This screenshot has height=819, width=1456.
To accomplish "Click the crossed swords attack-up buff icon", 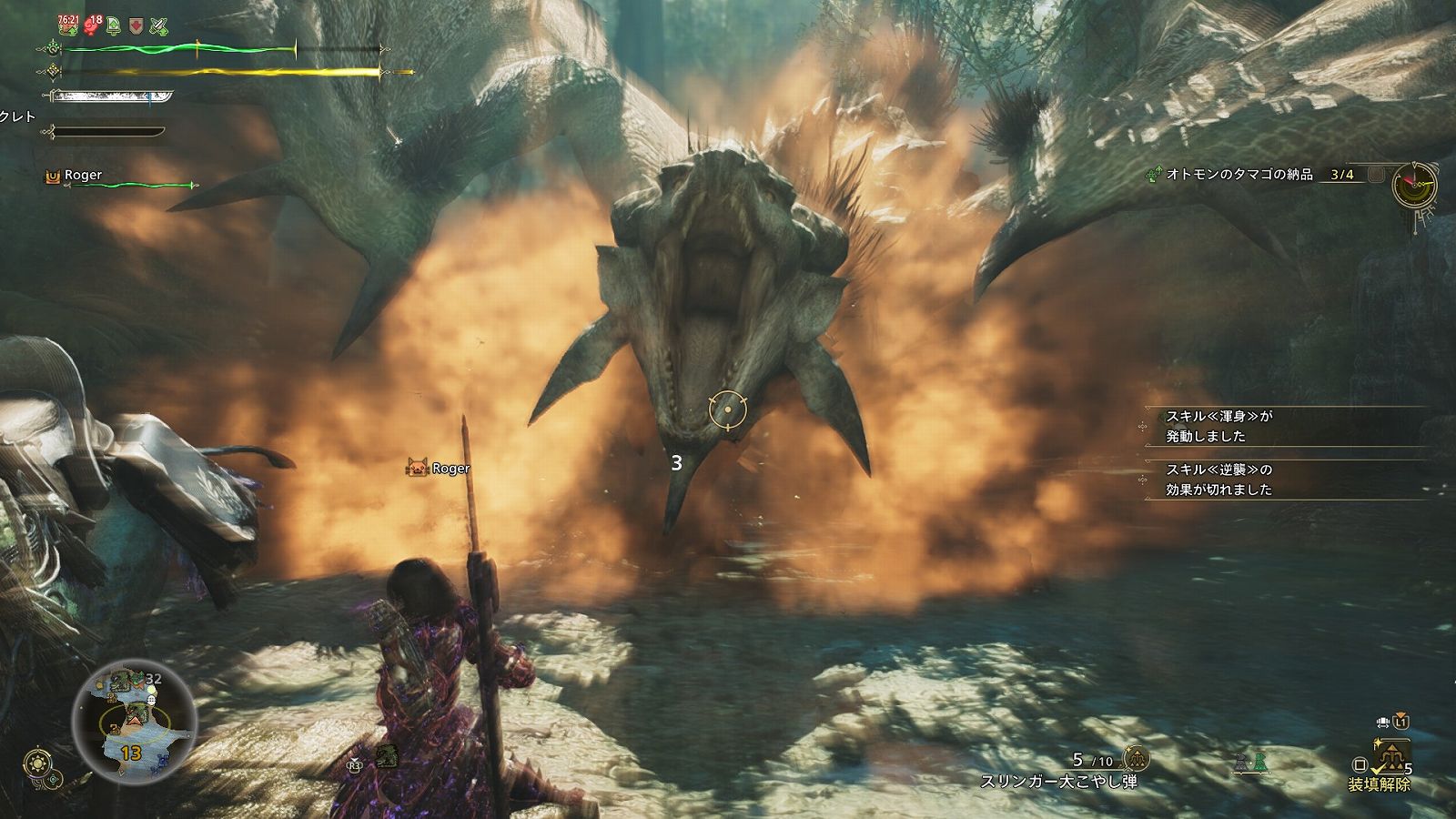I will pyautogui.click(x=159, y=25).
